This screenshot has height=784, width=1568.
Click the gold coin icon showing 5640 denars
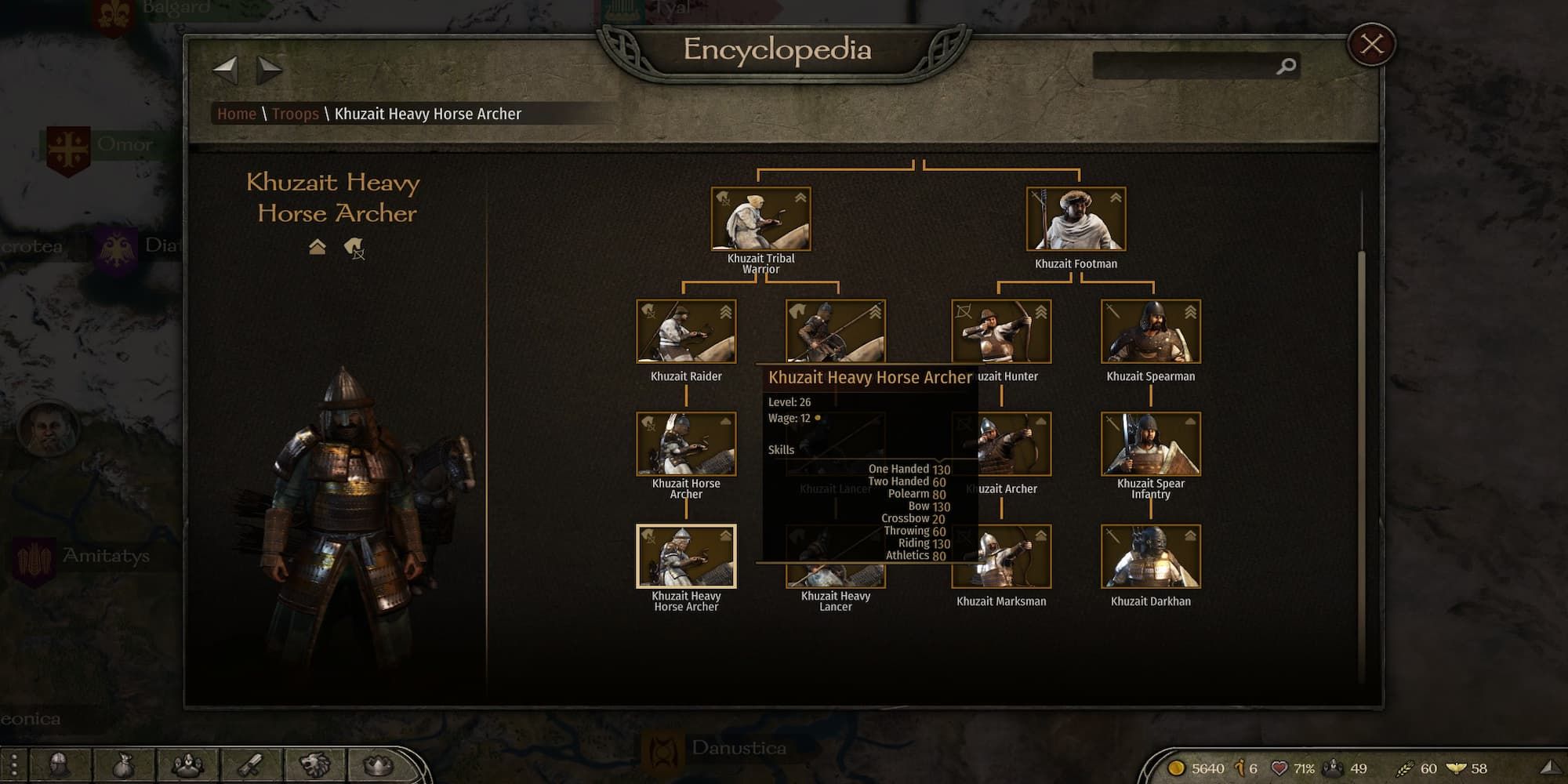point(1176,769)
